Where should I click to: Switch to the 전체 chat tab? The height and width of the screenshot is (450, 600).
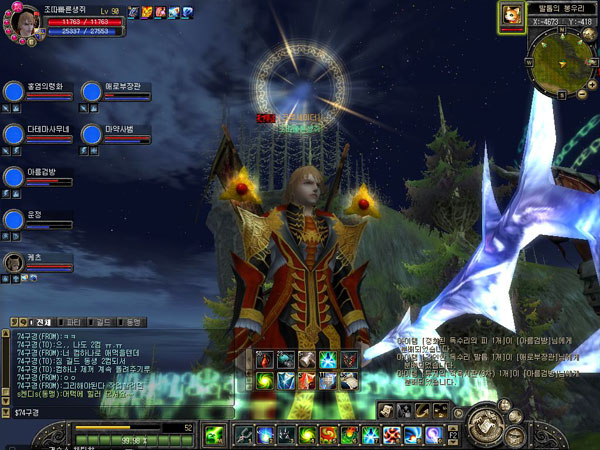click(x=38, y=322)
